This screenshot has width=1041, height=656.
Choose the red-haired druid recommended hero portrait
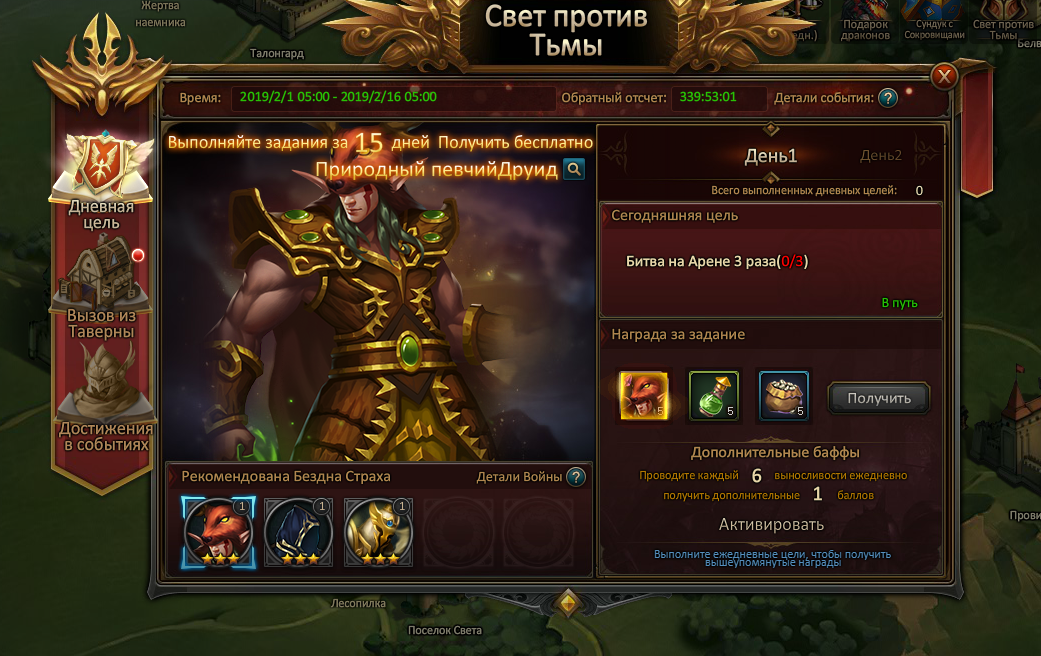tap(215, 531)
